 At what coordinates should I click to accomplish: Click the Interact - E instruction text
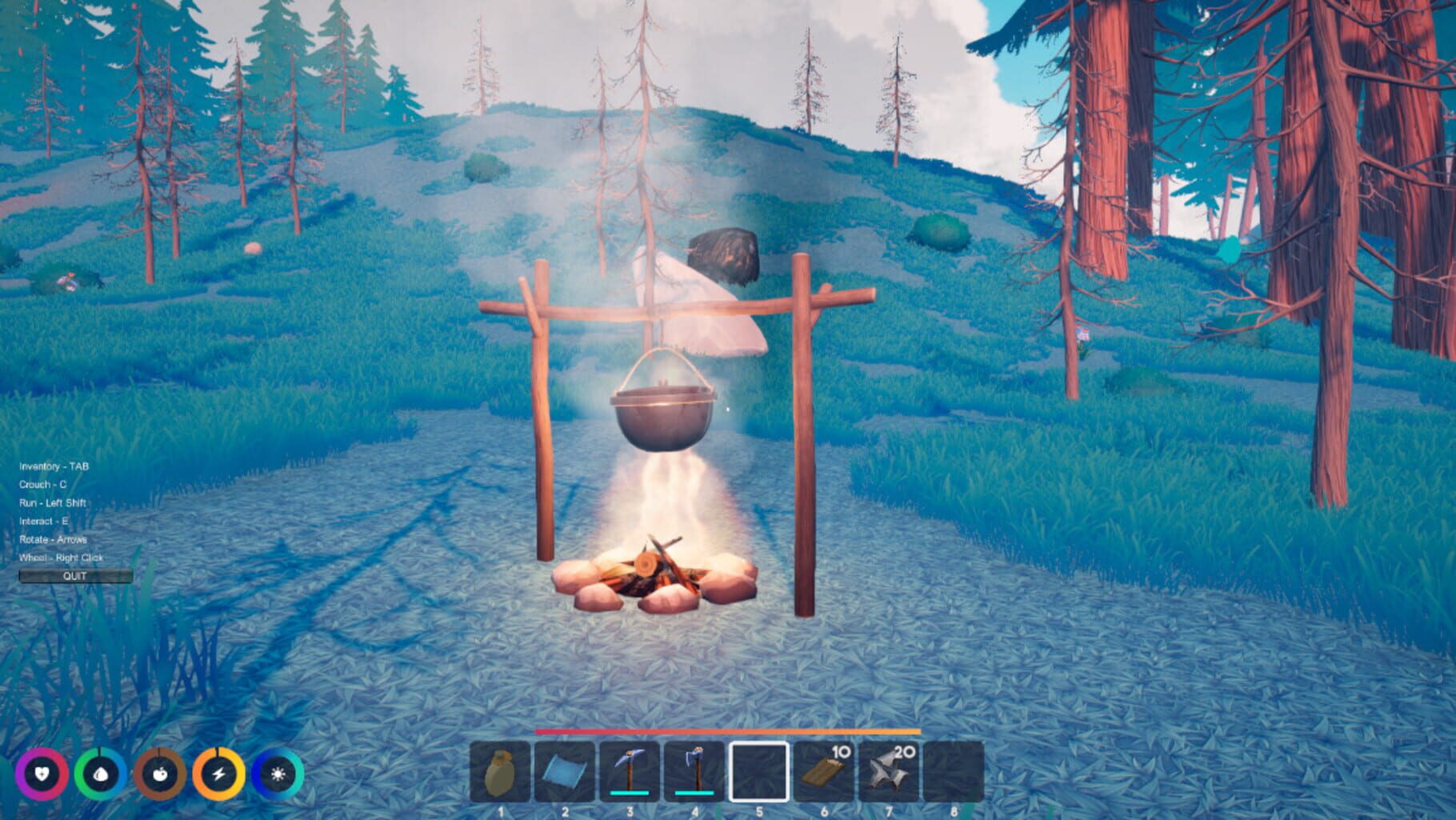point(45,521)
